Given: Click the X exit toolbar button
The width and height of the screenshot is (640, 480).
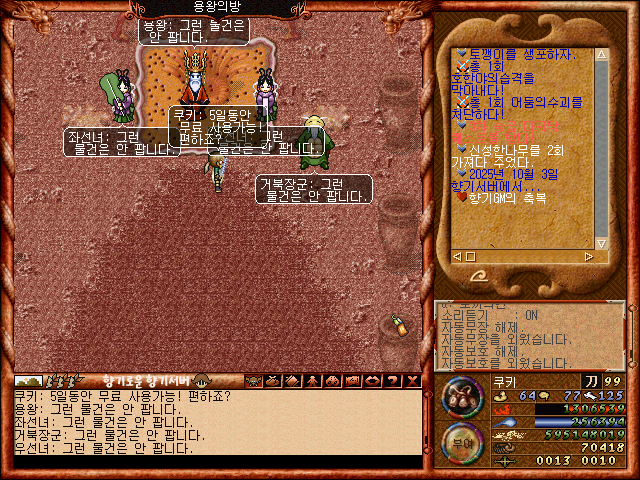Looking at the screenshot, I should pos(411,380).
